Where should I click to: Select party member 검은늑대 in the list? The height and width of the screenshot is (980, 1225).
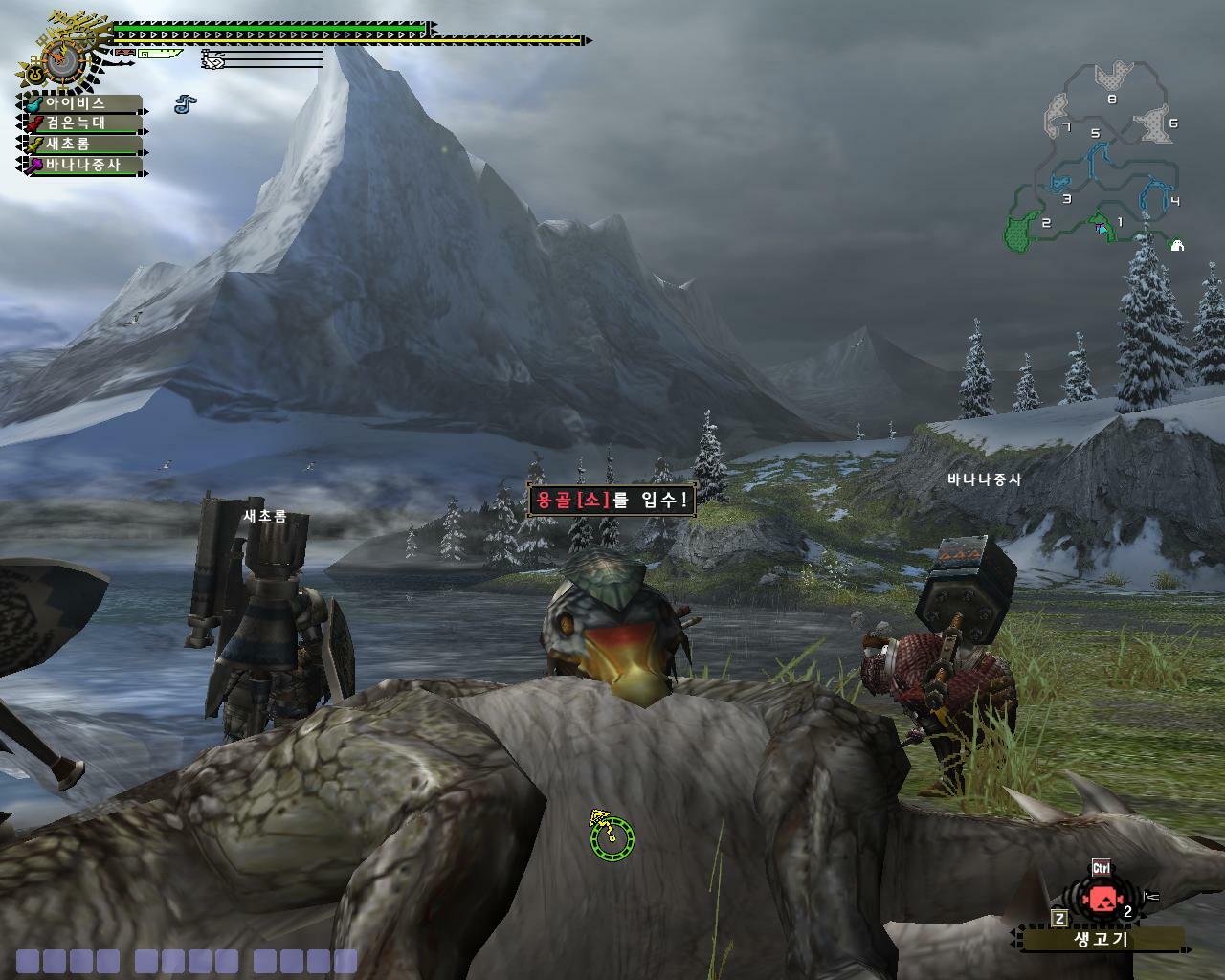click(x=80, y=123)
